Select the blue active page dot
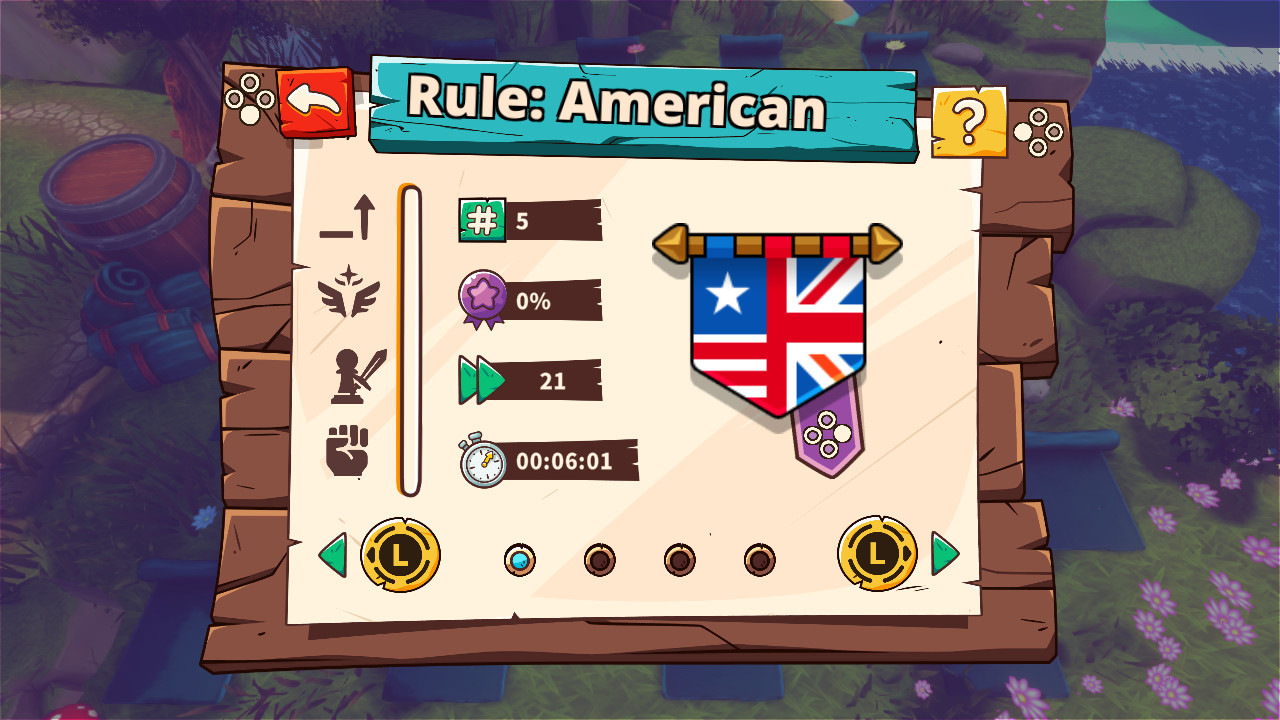This screenshot has height=720, width=1280. click(522, 561)
